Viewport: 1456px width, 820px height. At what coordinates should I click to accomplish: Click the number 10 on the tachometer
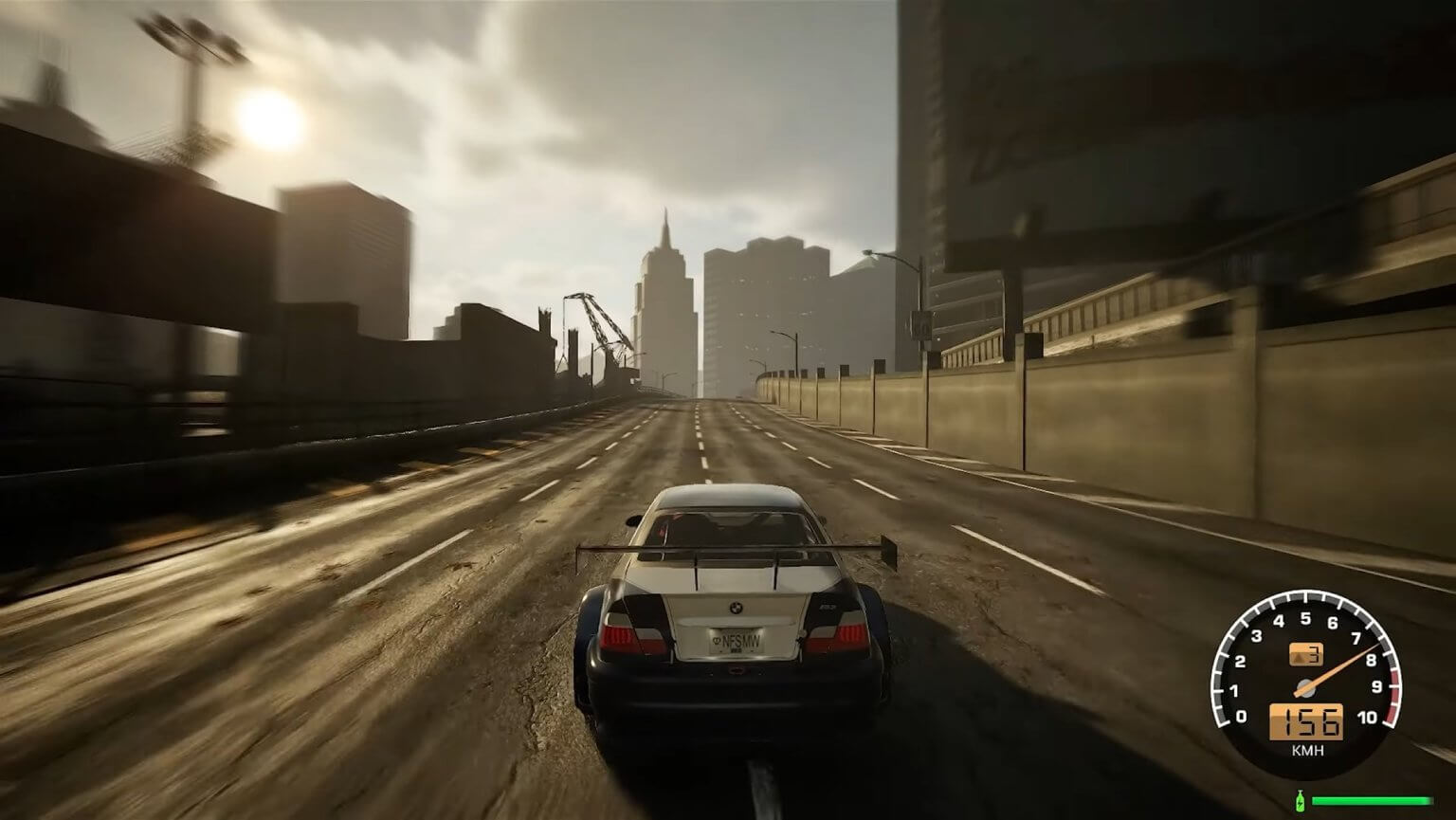(1369, 717)
